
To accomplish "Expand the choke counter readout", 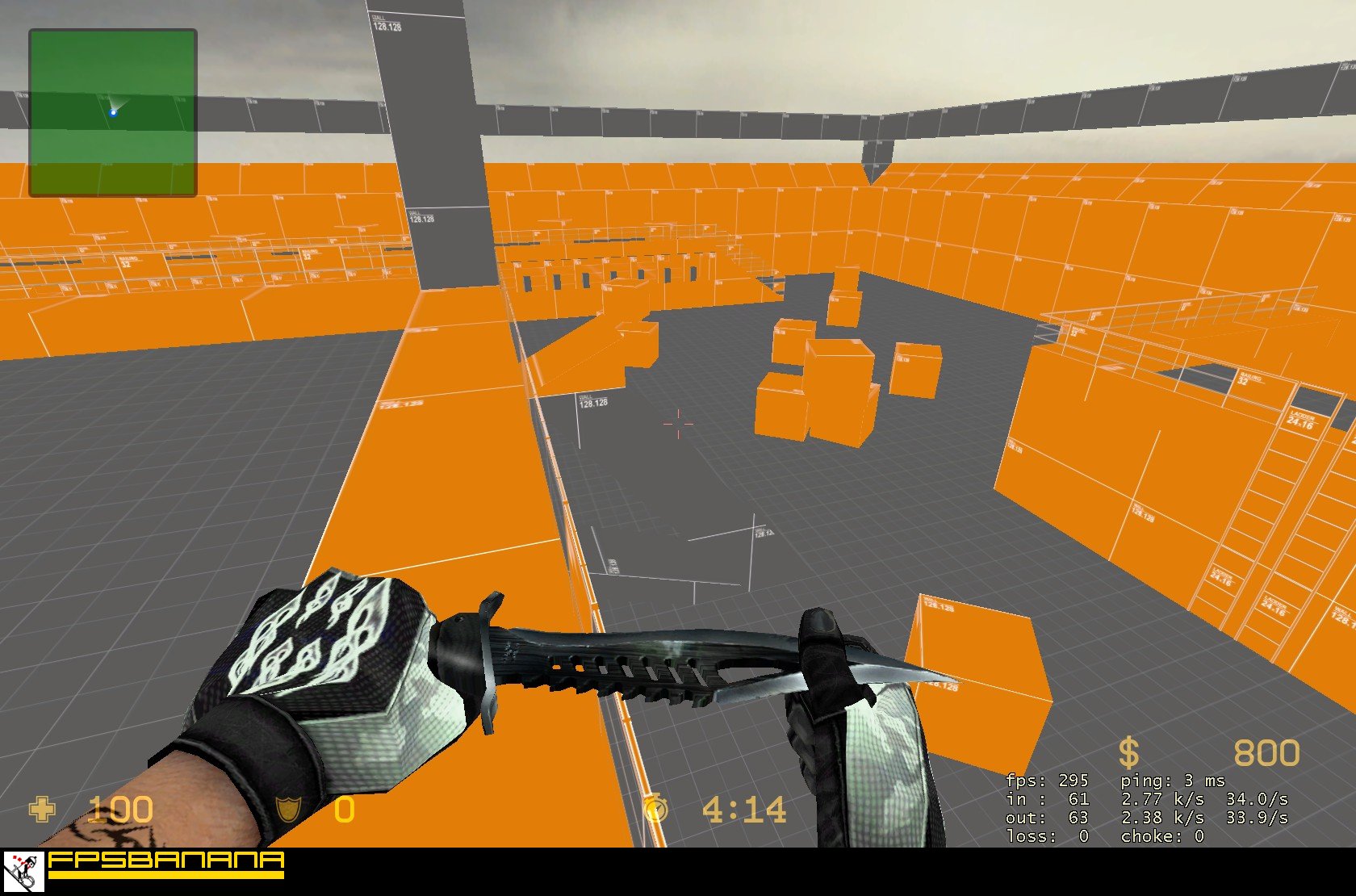I will (1162, 836).
